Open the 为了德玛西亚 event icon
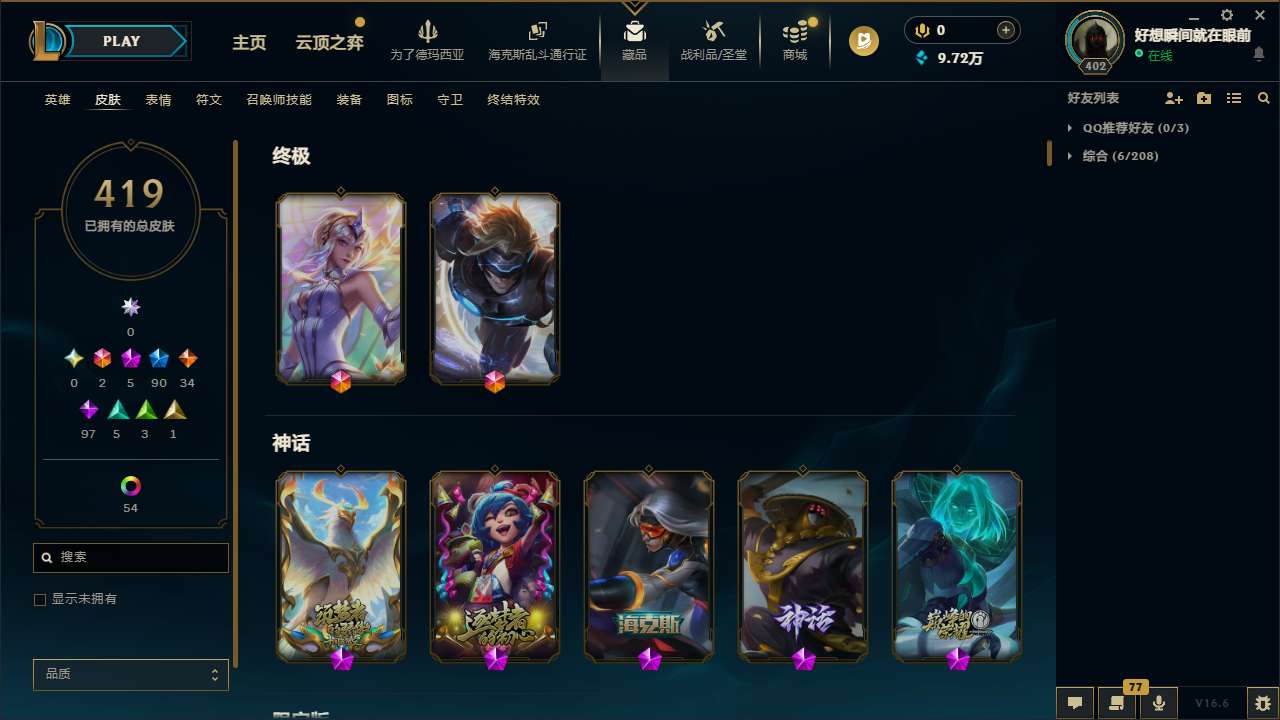 point(428,40)
